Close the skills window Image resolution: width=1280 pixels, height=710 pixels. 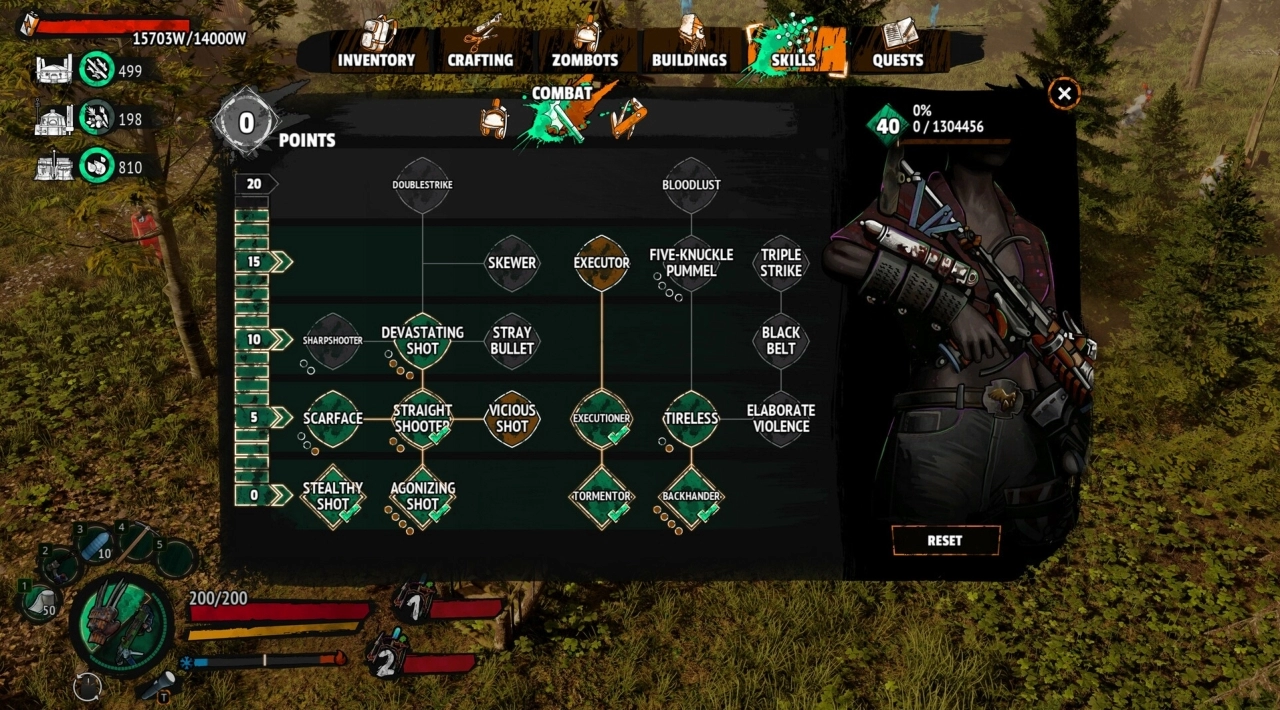(x=1064, y=94)
